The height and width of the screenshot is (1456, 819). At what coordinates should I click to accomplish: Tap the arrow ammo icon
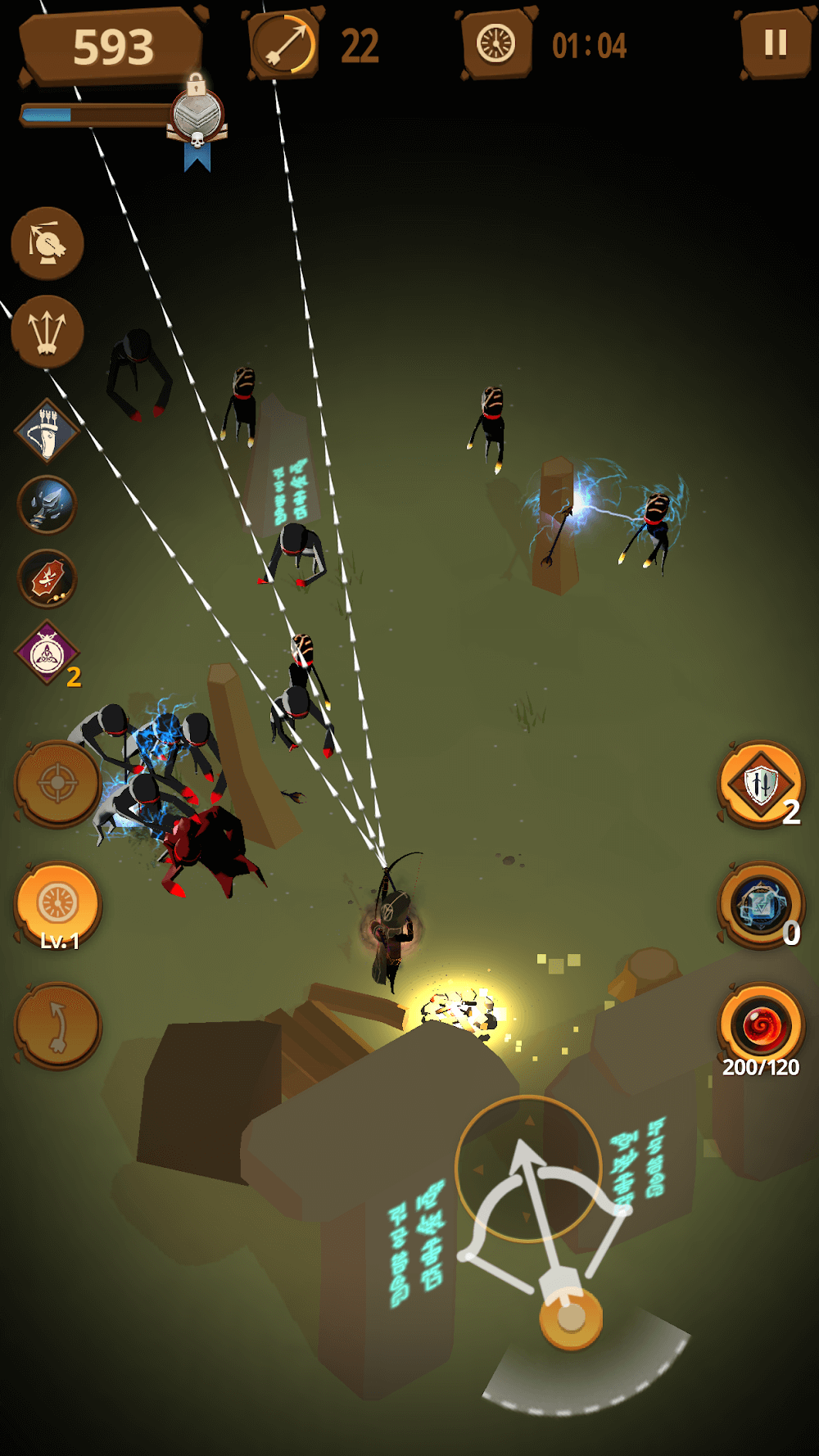click(x=283, y=45)
